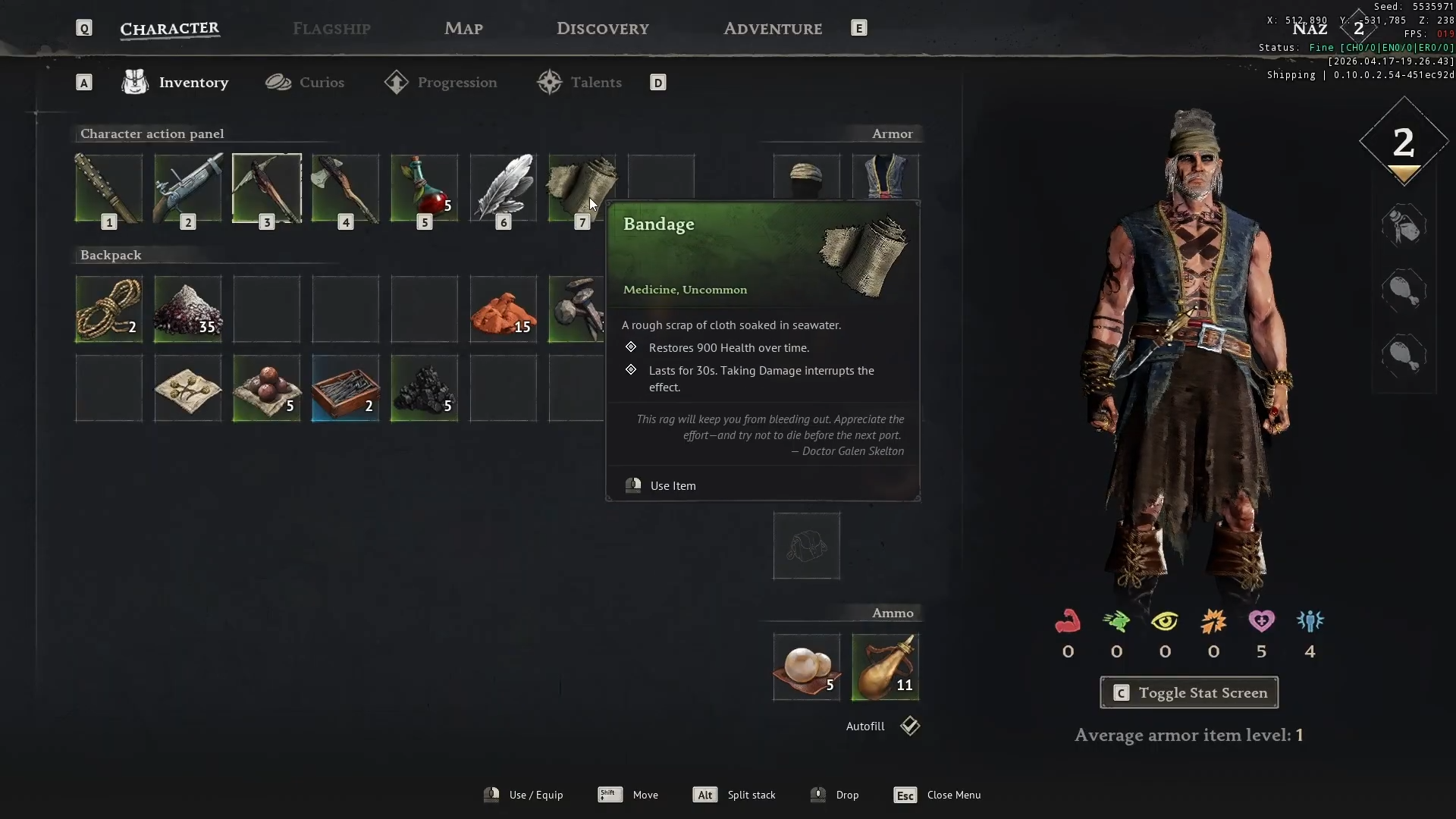Go to the Adventure tab
The image size is (1456, 819).
click(x=772, y=29)
